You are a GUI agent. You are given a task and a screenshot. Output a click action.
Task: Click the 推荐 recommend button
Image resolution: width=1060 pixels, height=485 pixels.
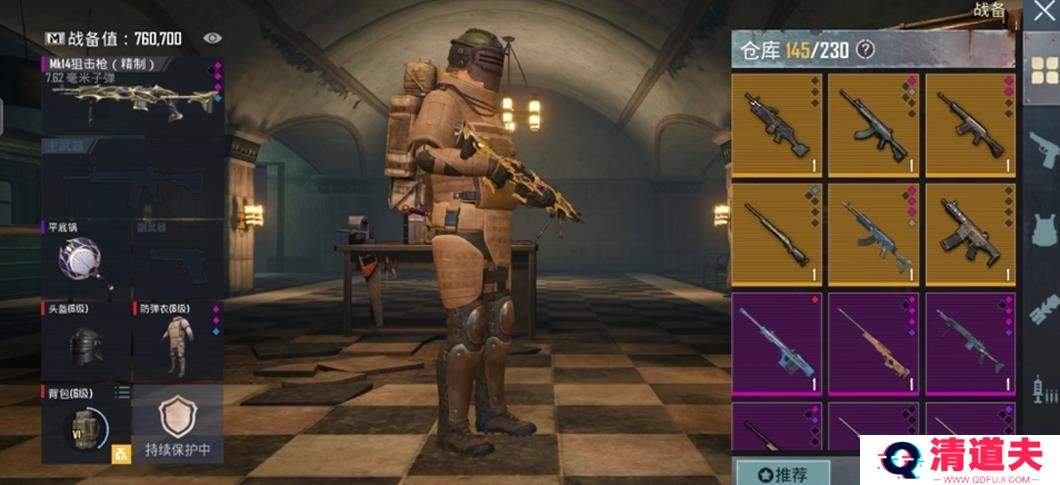pos(781,472)
